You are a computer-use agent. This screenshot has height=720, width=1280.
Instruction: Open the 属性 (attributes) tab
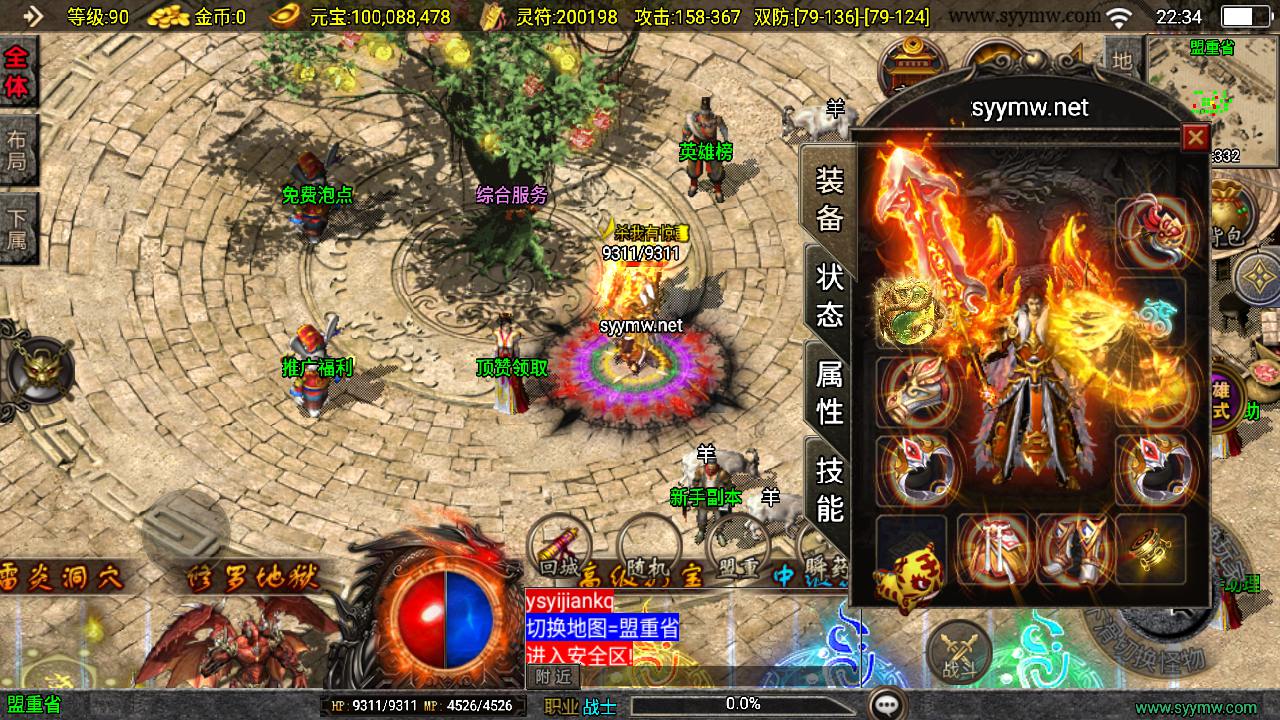click(x=830, y=391)
